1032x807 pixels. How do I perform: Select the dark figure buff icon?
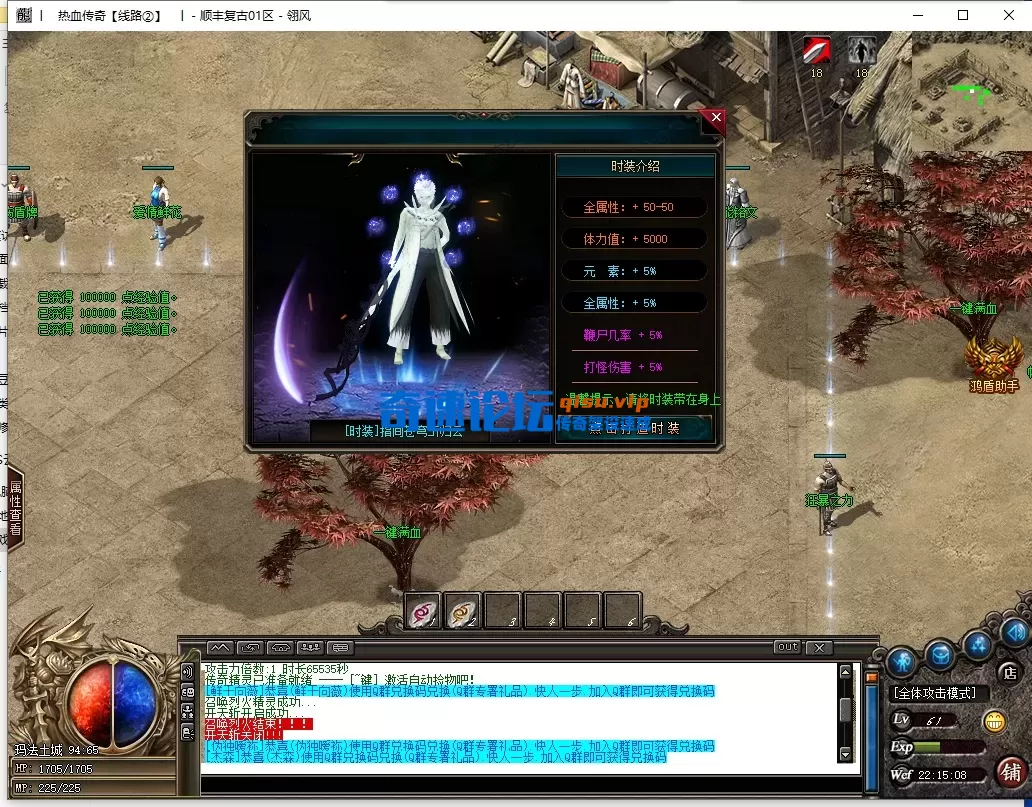point(861,50)
